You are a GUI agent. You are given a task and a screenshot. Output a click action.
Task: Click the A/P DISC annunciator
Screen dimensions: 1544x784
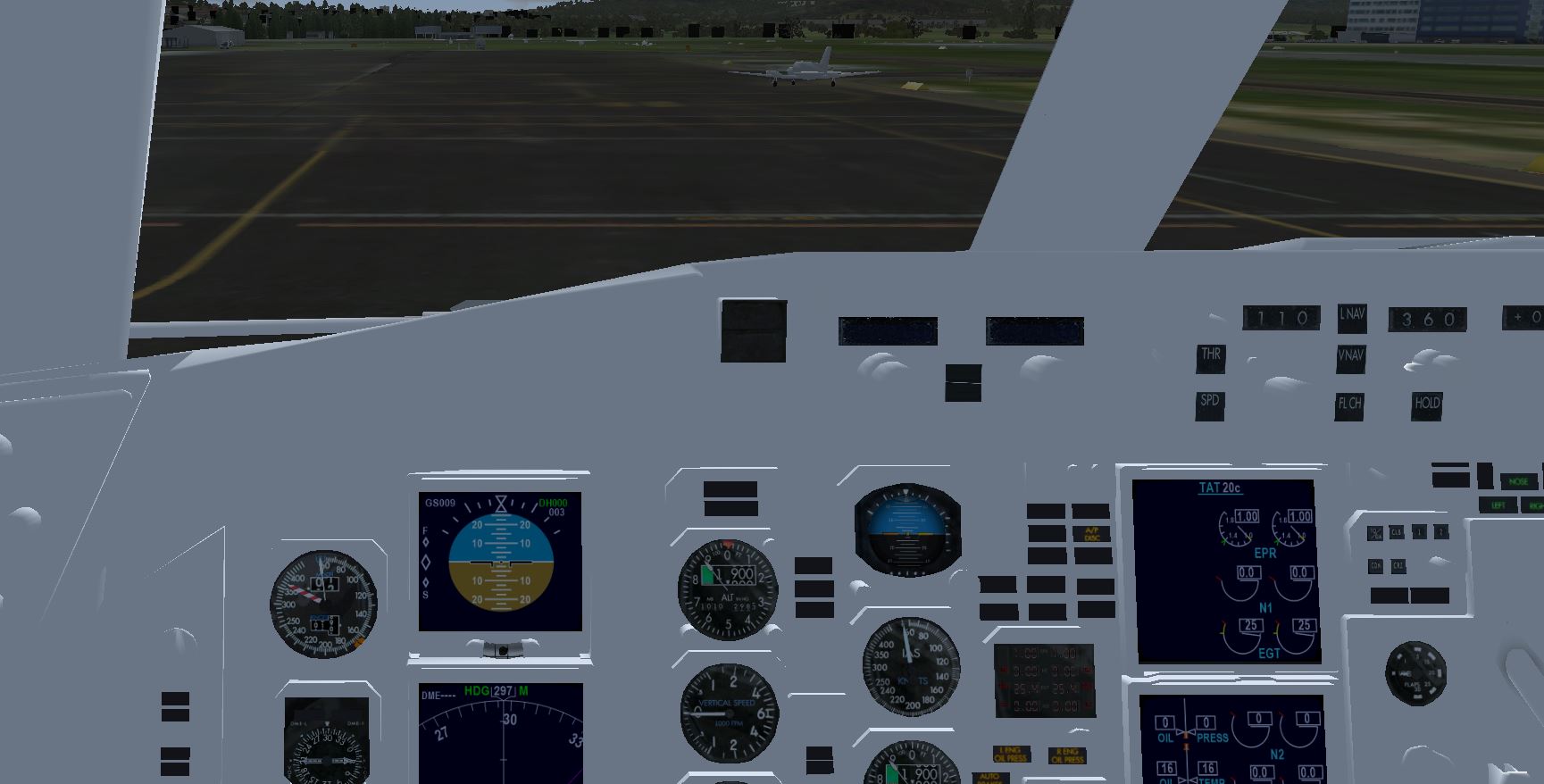(1091, 533)
